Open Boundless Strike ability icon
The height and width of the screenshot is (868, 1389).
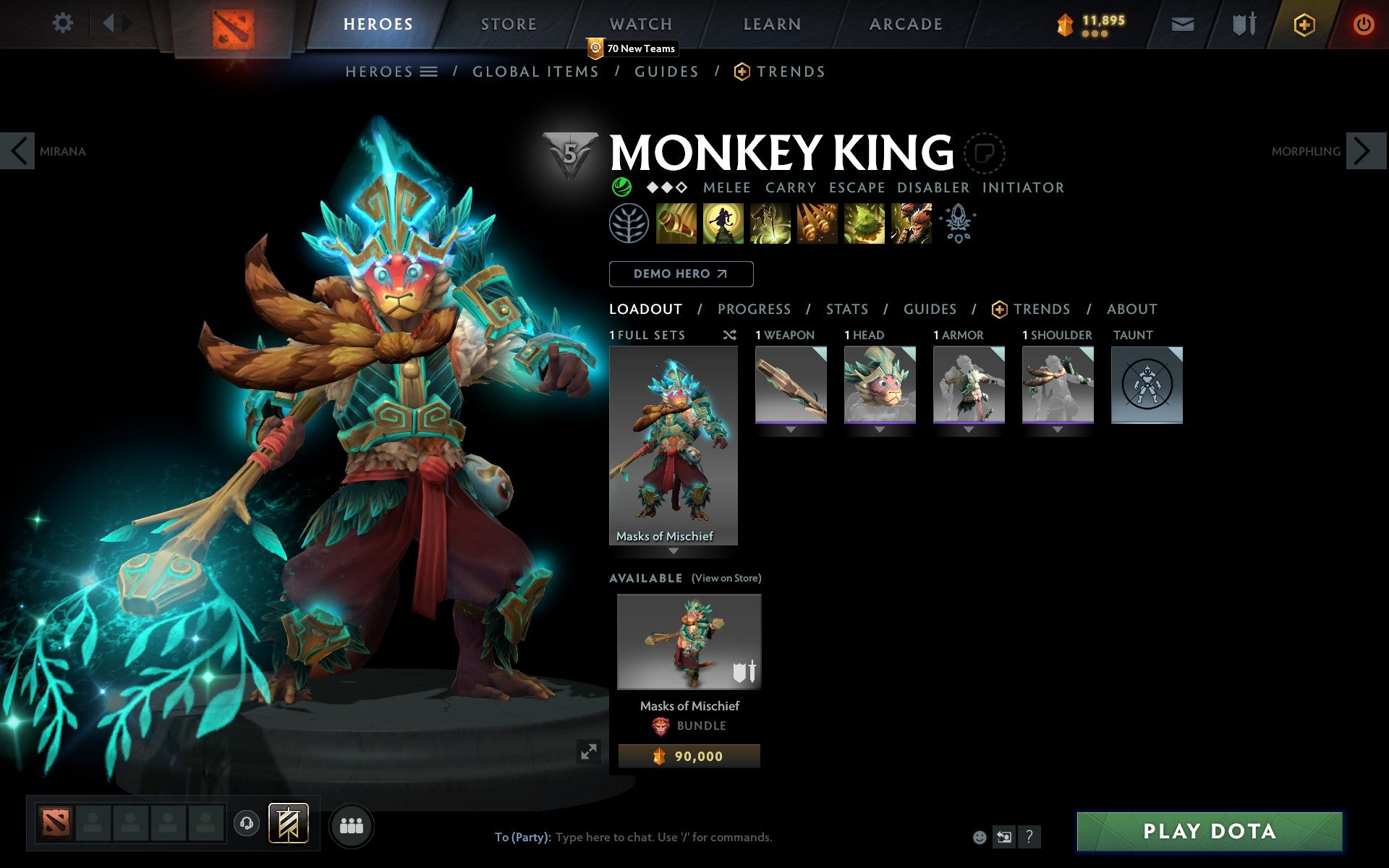point(674,224)
